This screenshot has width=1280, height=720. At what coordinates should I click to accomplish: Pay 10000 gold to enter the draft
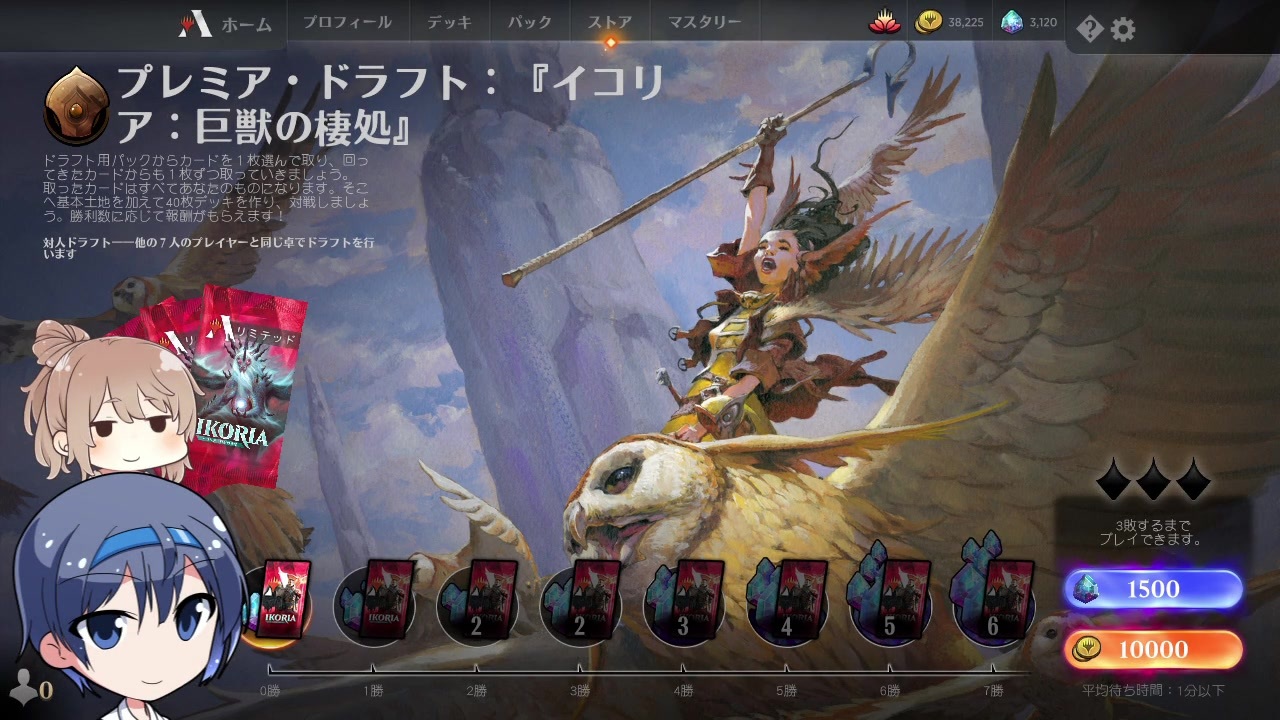[1152, 649]
